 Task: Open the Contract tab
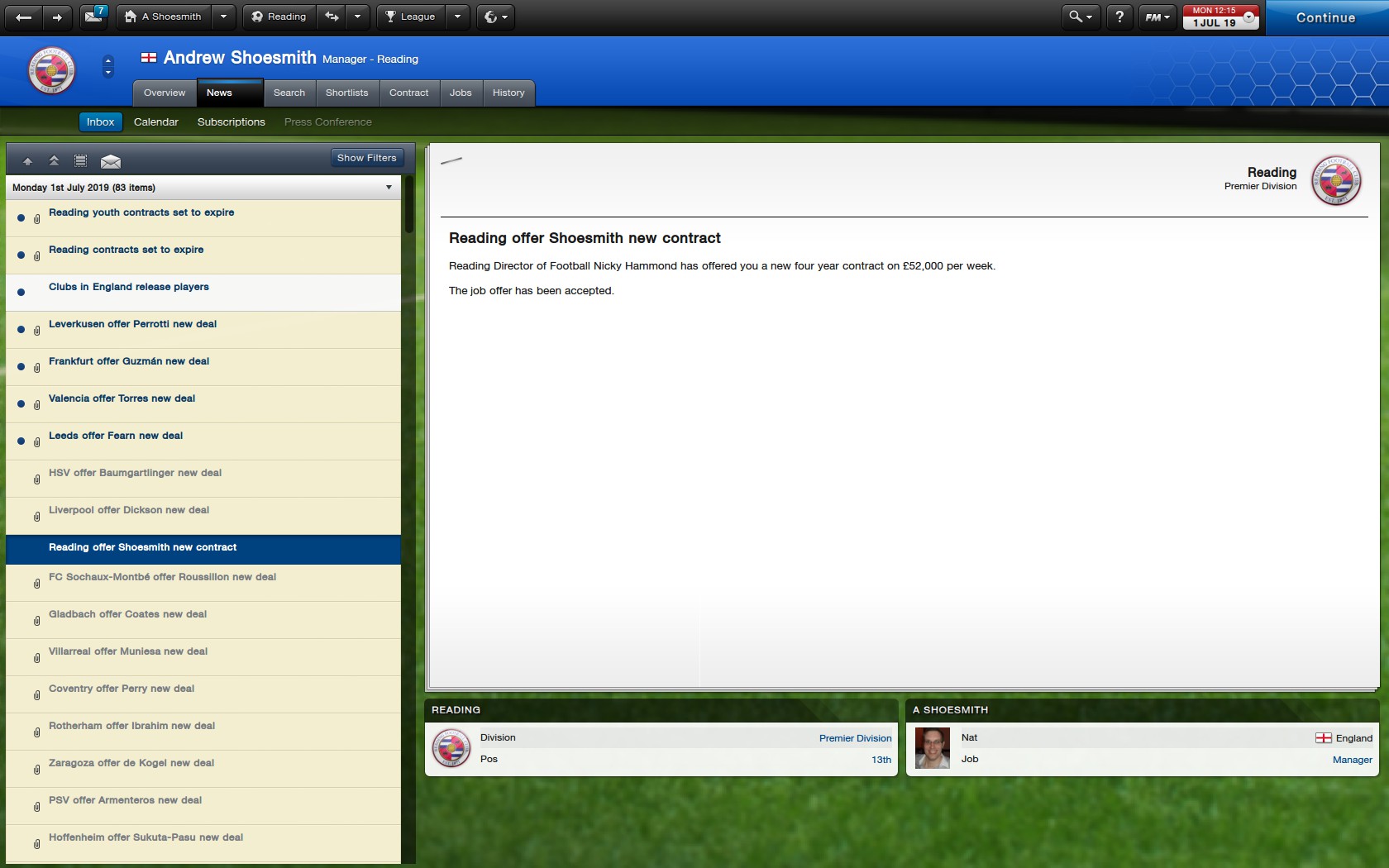tap(408, 93)
